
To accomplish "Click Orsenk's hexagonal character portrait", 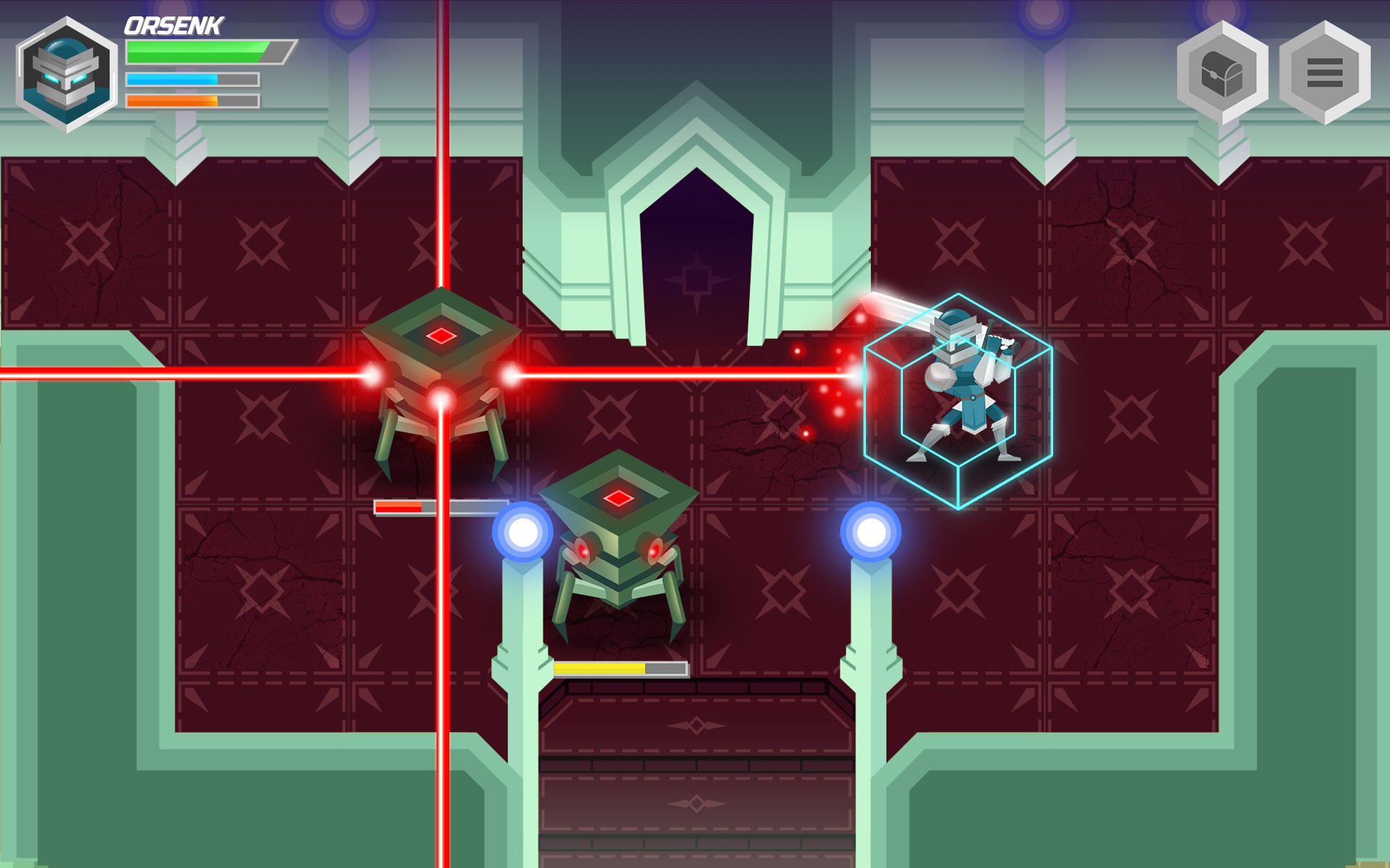I will pos(67,75).
